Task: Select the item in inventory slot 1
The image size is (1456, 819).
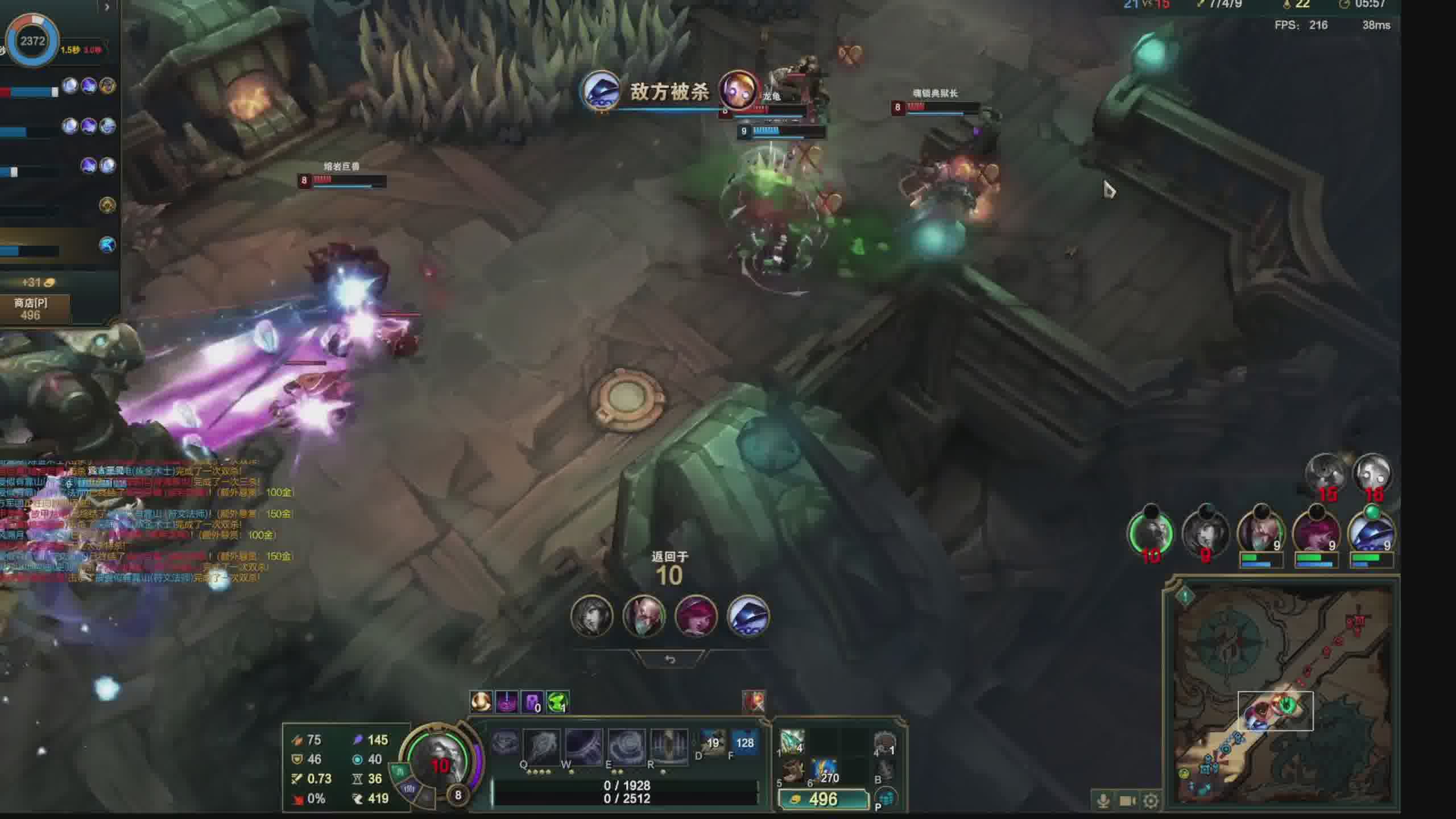Action: point(792,742)
